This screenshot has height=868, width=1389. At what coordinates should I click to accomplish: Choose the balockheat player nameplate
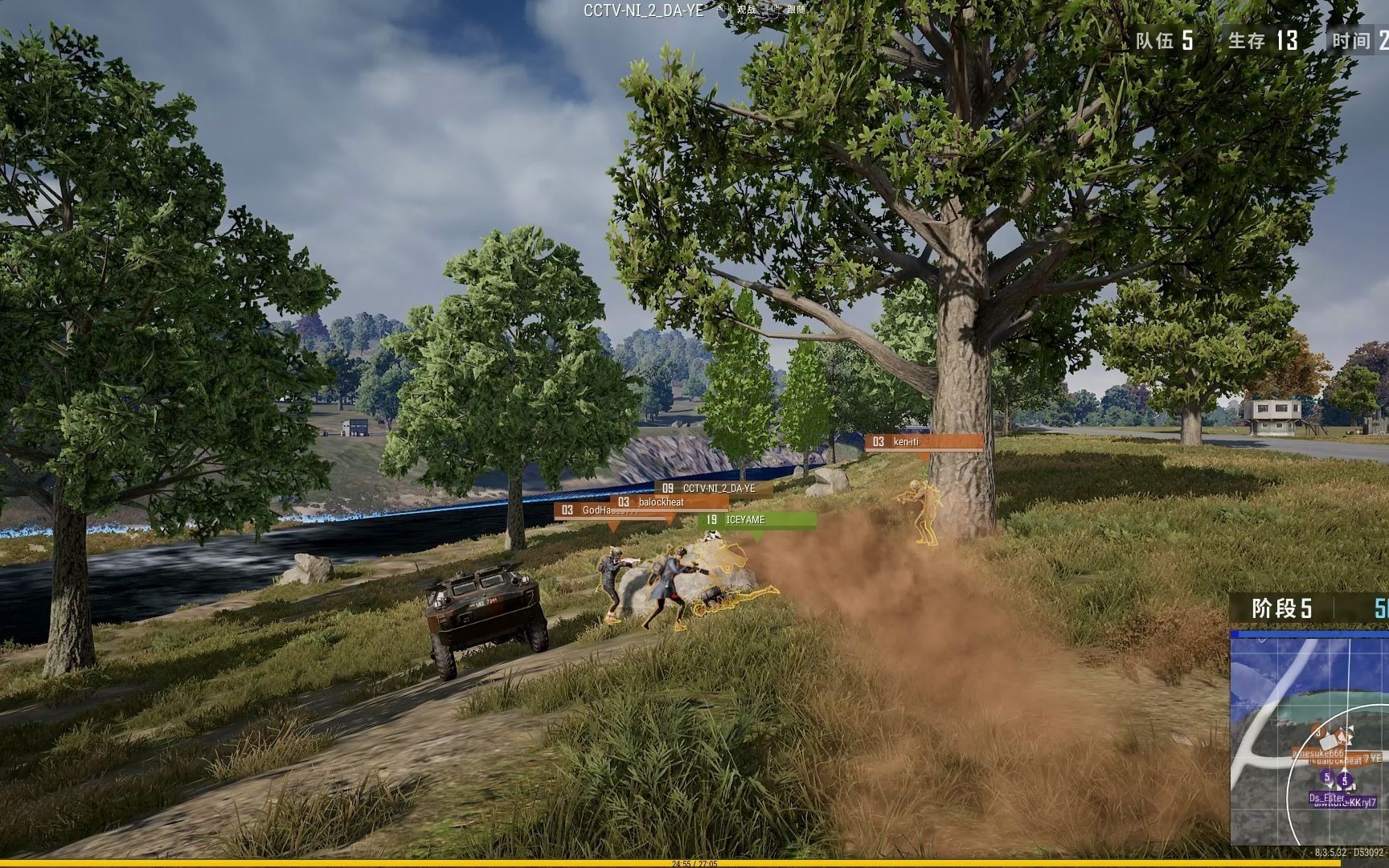pyautogui.click(x=670, y=502)
